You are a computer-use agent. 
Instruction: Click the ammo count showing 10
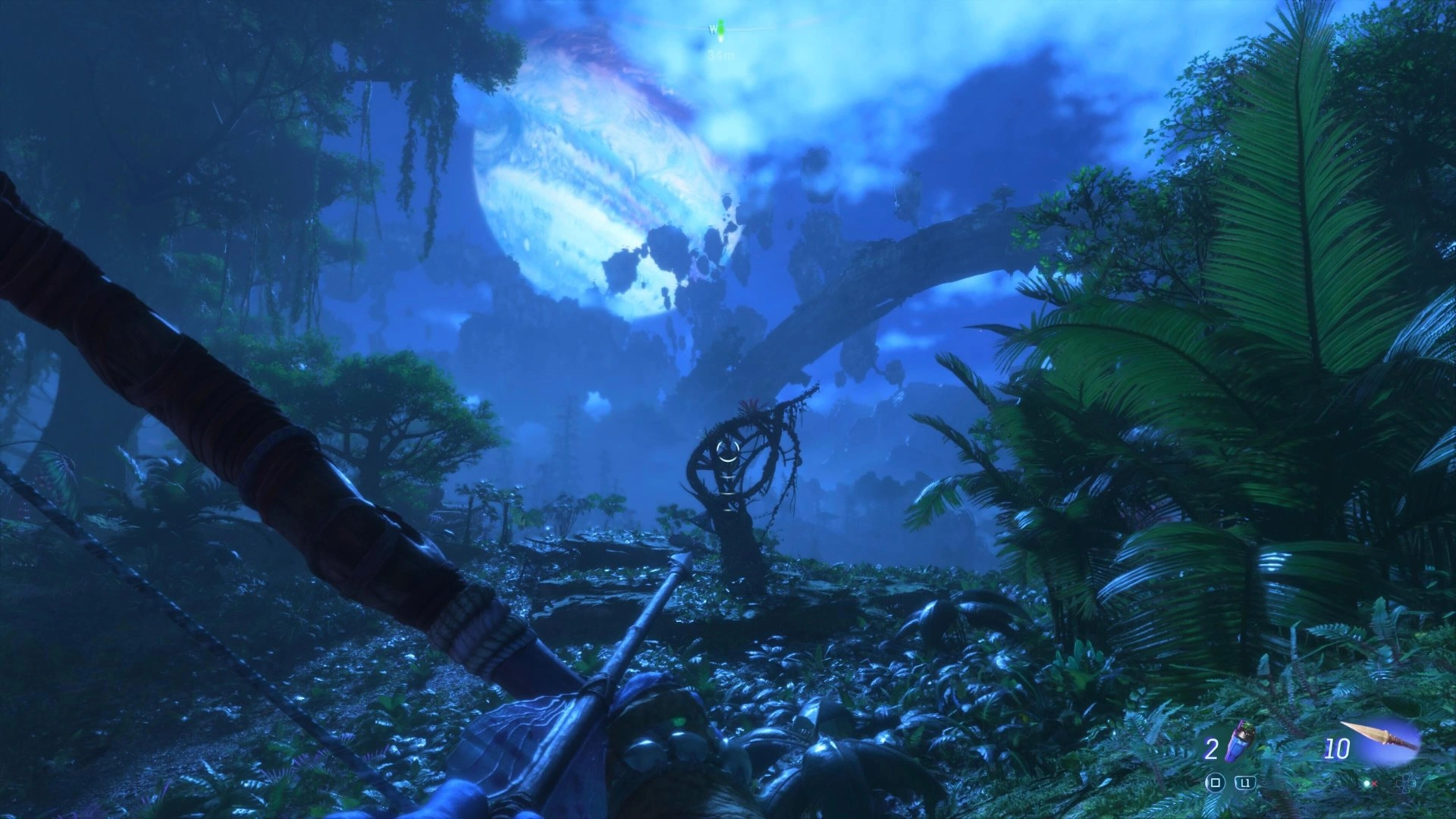click(1338, 748)
